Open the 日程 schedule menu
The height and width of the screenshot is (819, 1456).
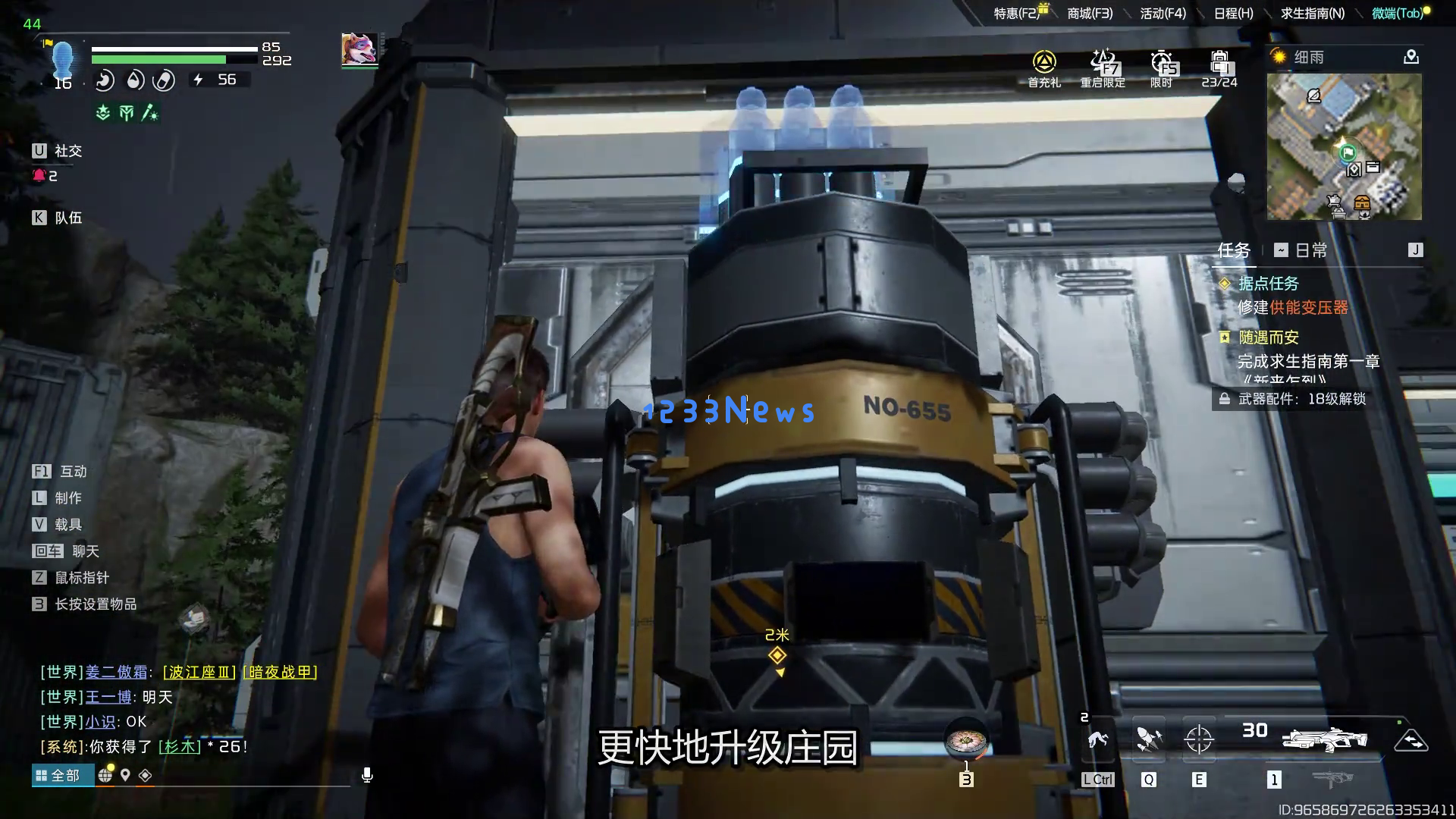pyautogui.click(x=1233, y=14)
